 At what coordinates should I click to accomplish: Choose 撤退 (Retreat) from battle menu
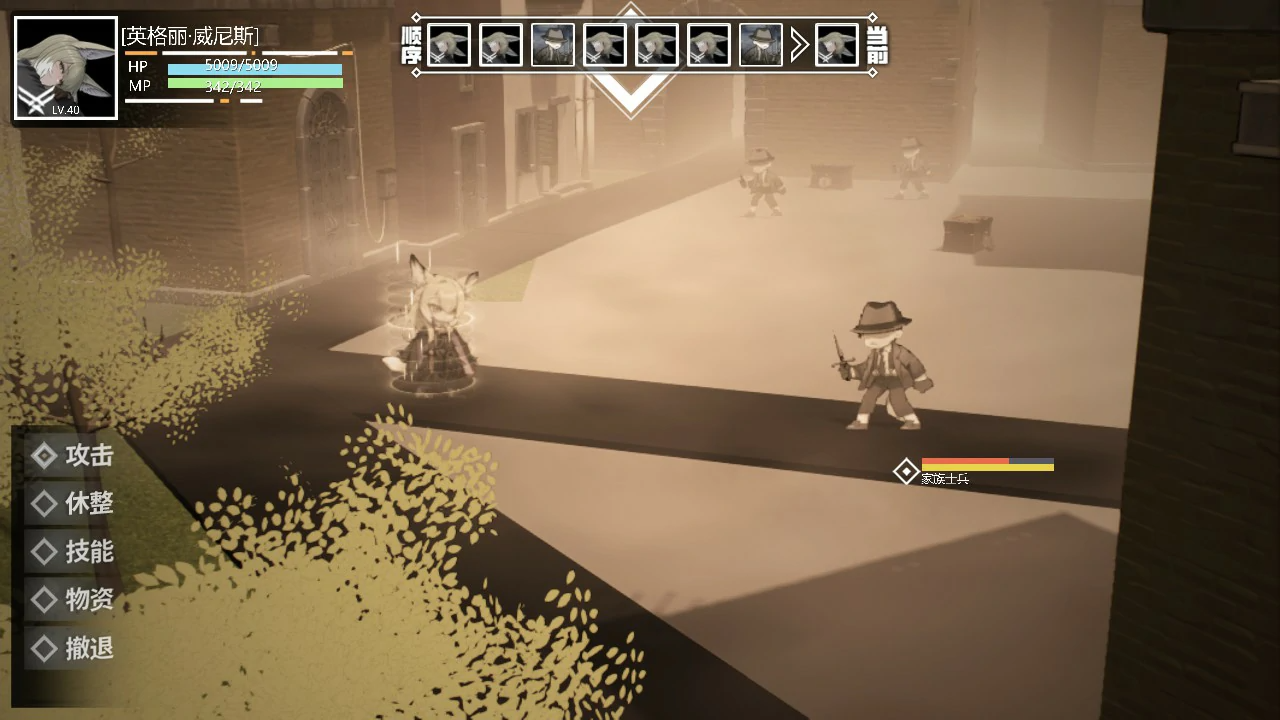tap(73, 648)
